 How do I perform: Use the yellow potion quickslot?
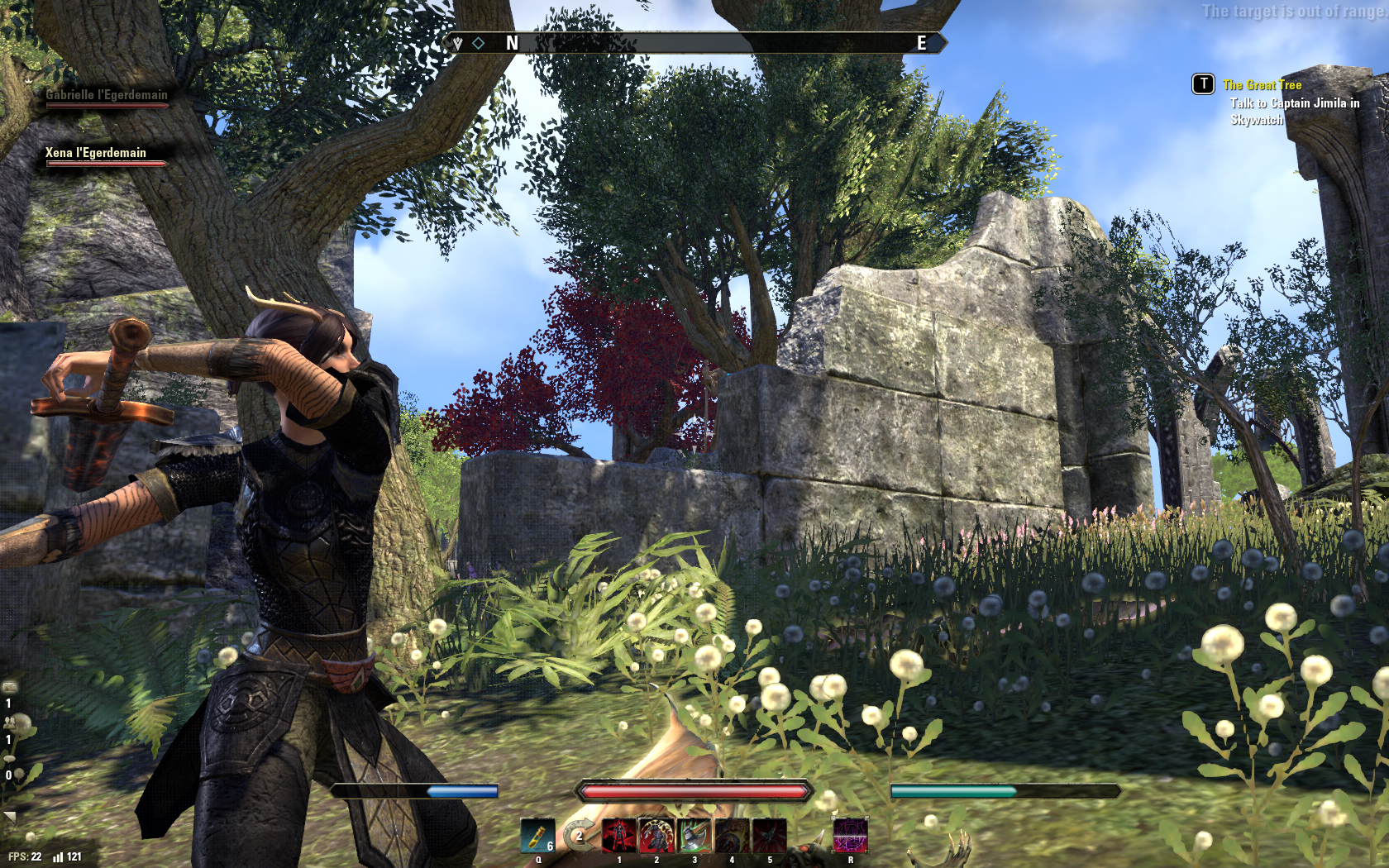(x=537, y=836)
